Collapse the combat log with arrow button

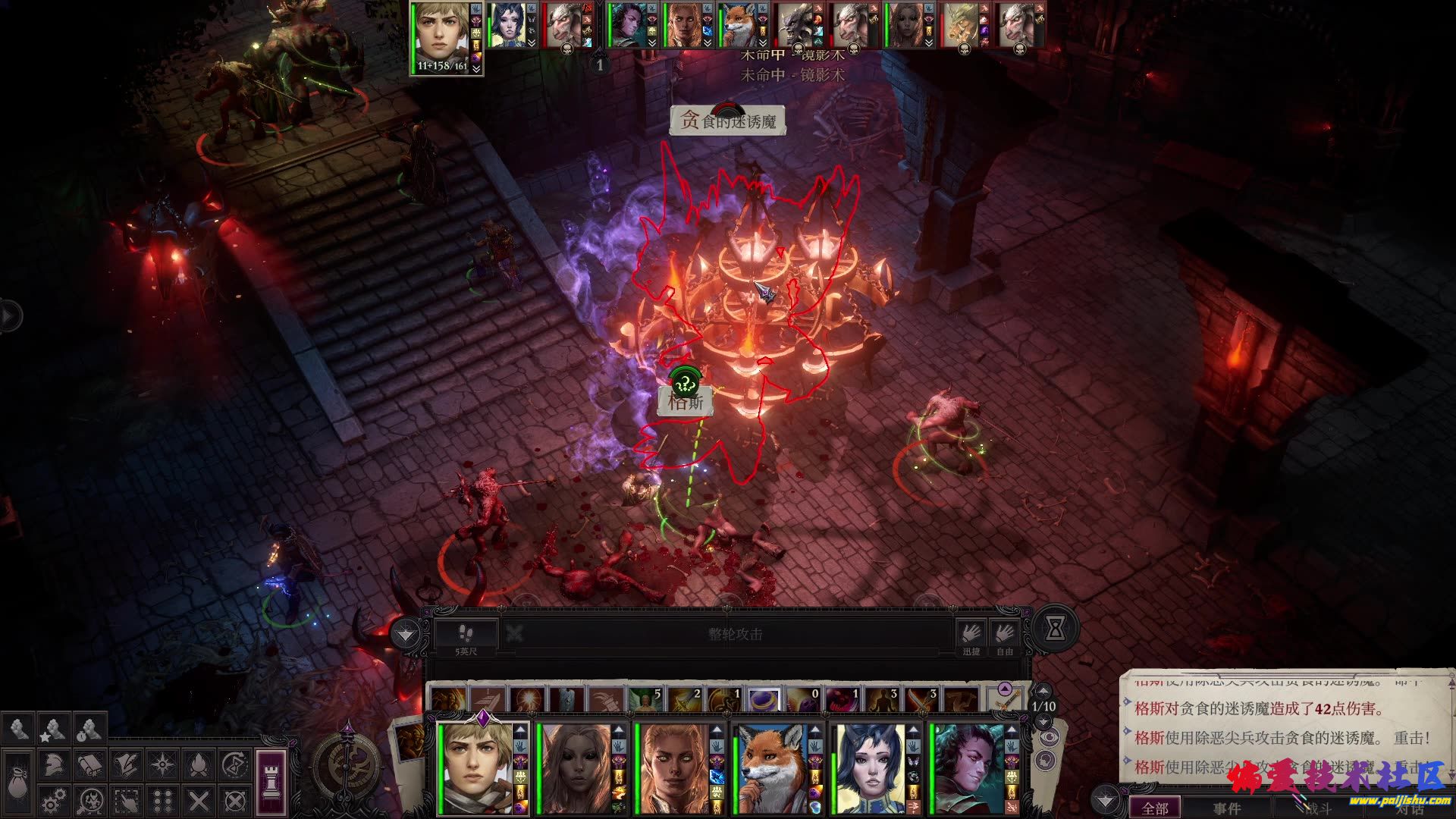(x=1105, y=801)
